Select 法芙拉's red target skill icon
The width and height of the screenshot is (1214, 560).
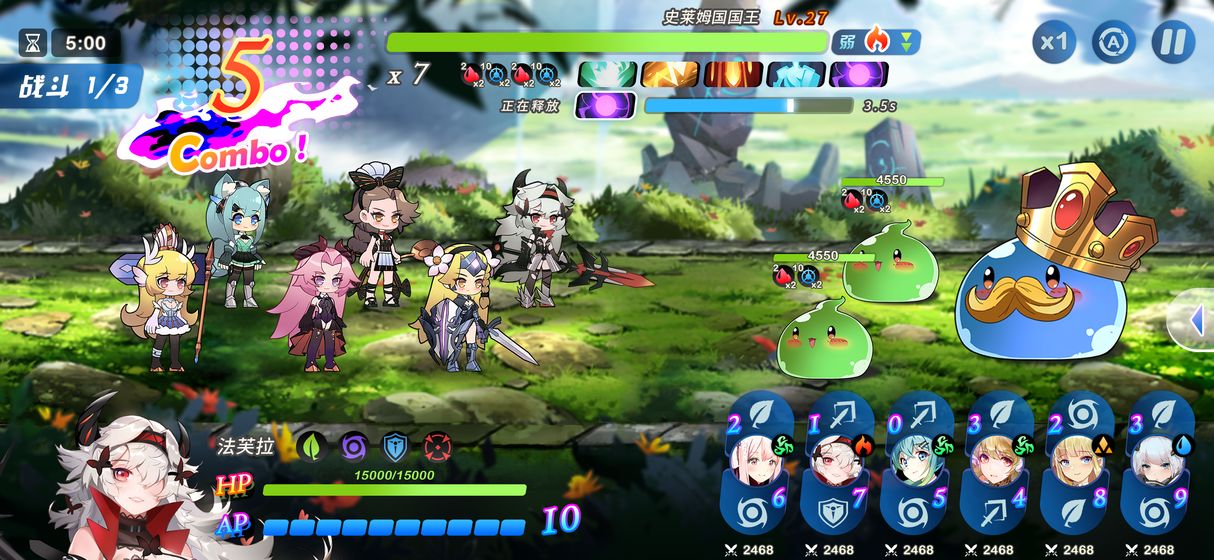[x=435, y=445]
